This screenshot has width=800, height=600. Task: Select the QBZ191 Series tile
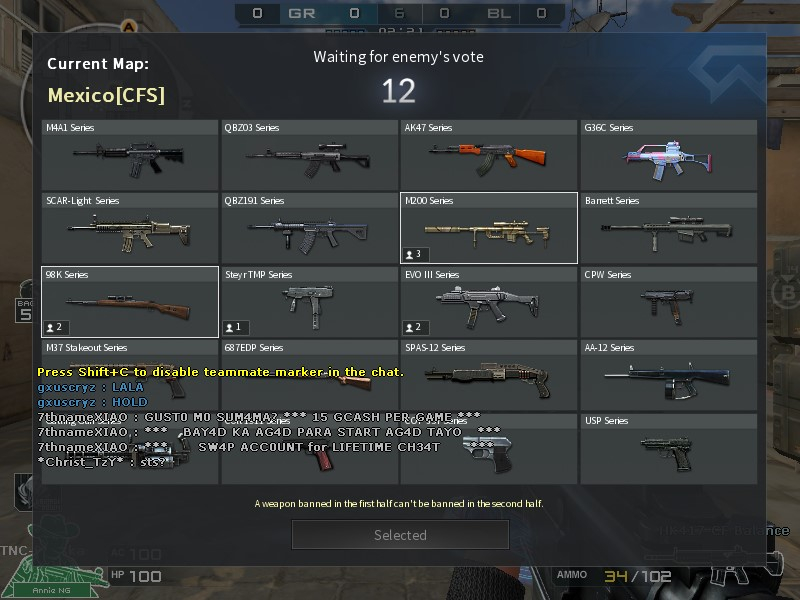(309, 229)
